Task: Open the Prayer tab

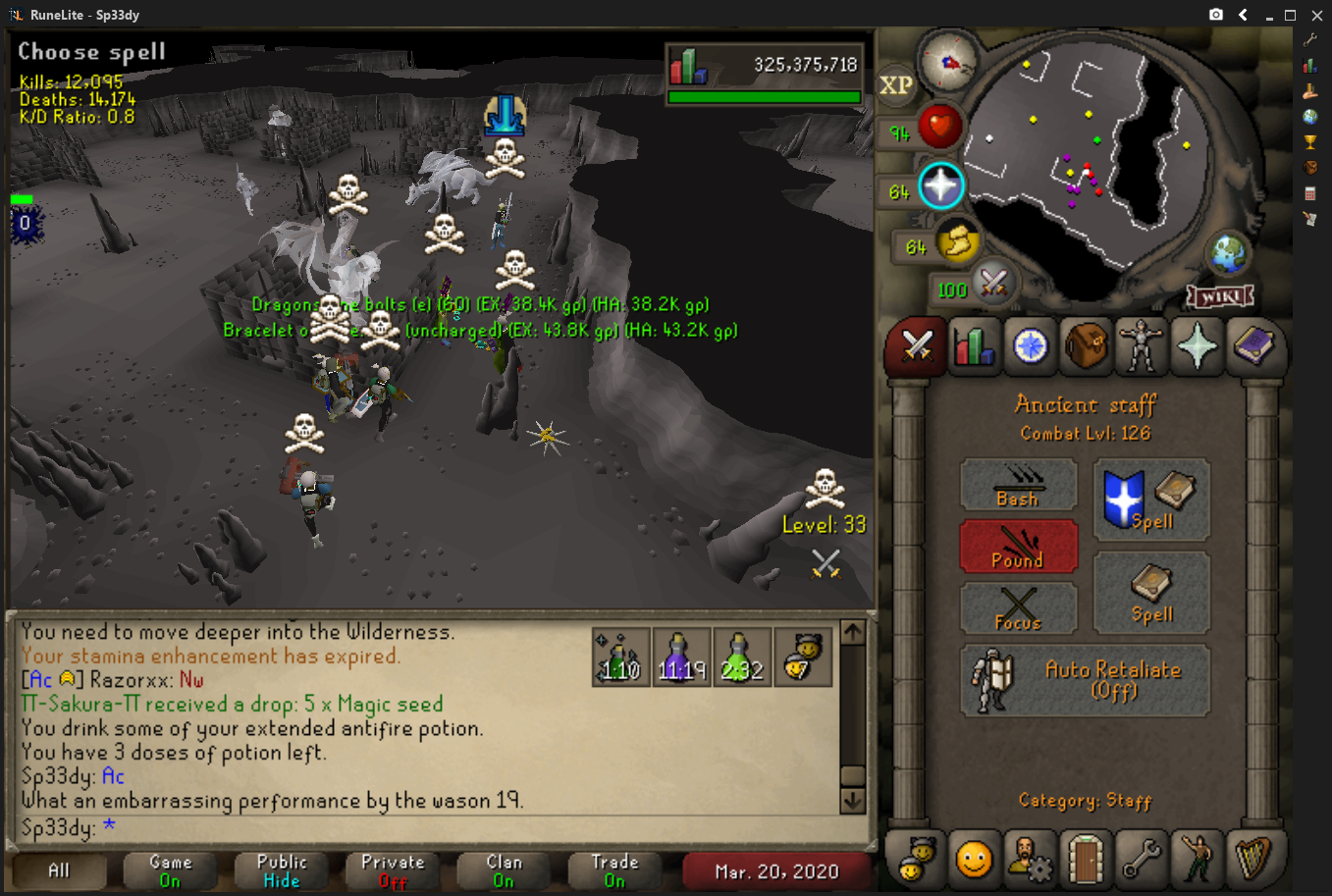Action: 1198,346
